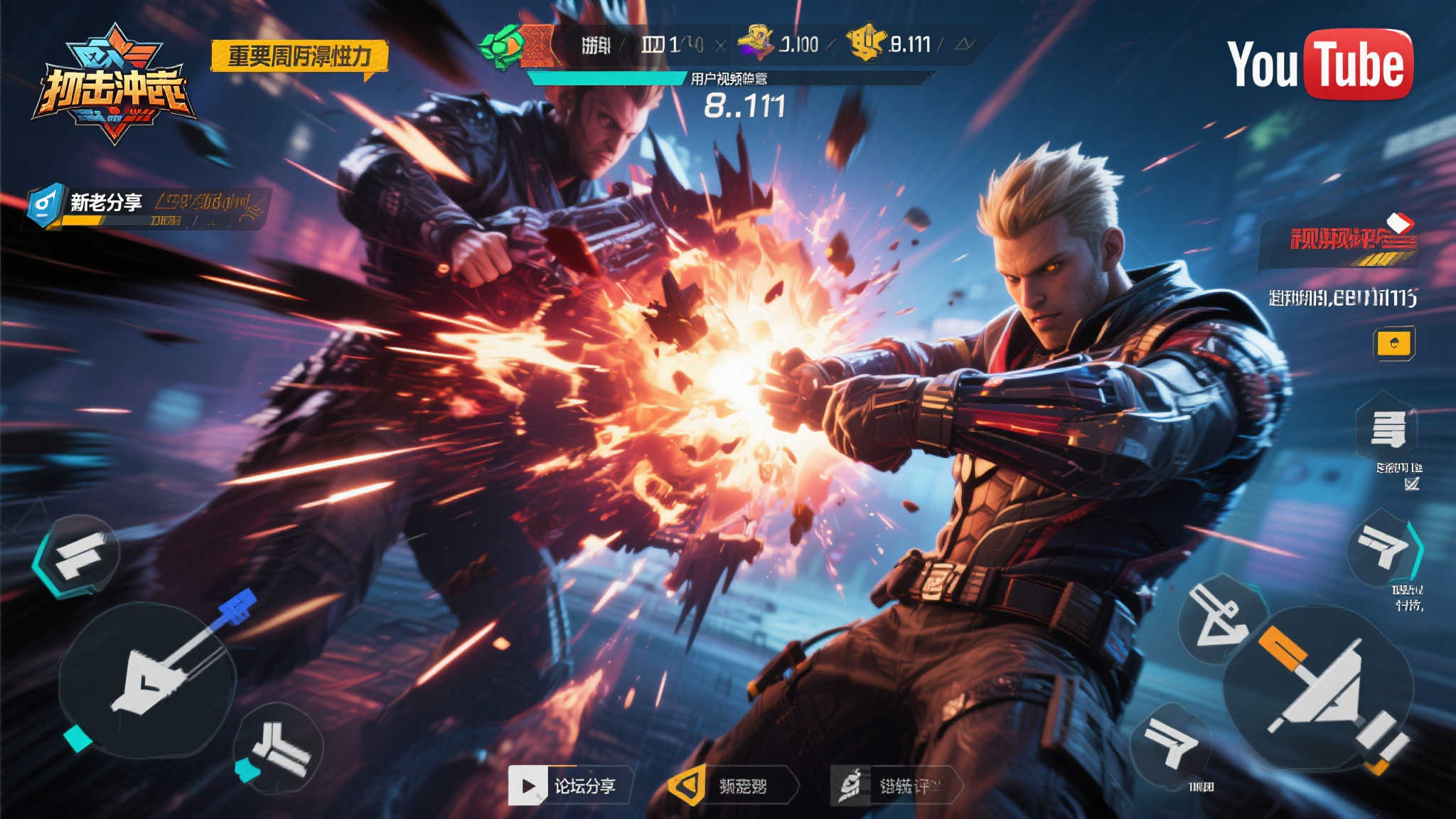Screen dimensions: 1456x819
Task: Tap the left-side button above the joystick
Action: (77, 556)
